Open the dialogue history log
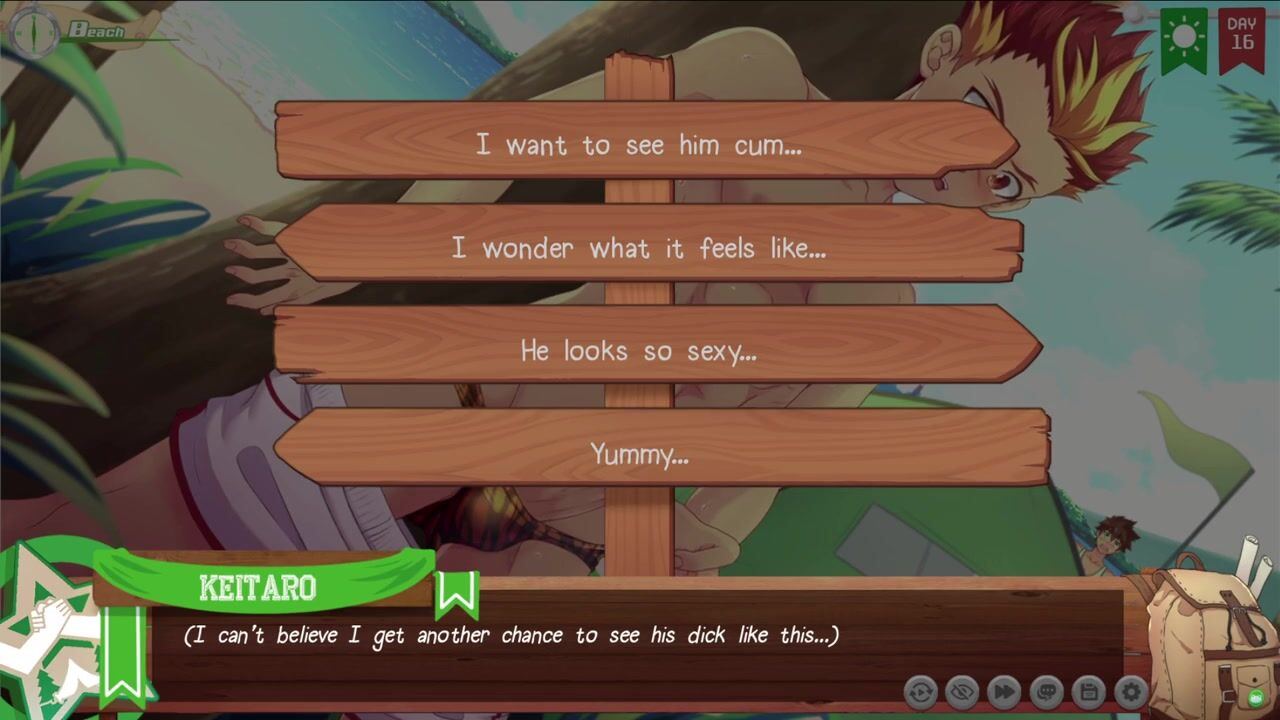 click(x=1046, y=691)
